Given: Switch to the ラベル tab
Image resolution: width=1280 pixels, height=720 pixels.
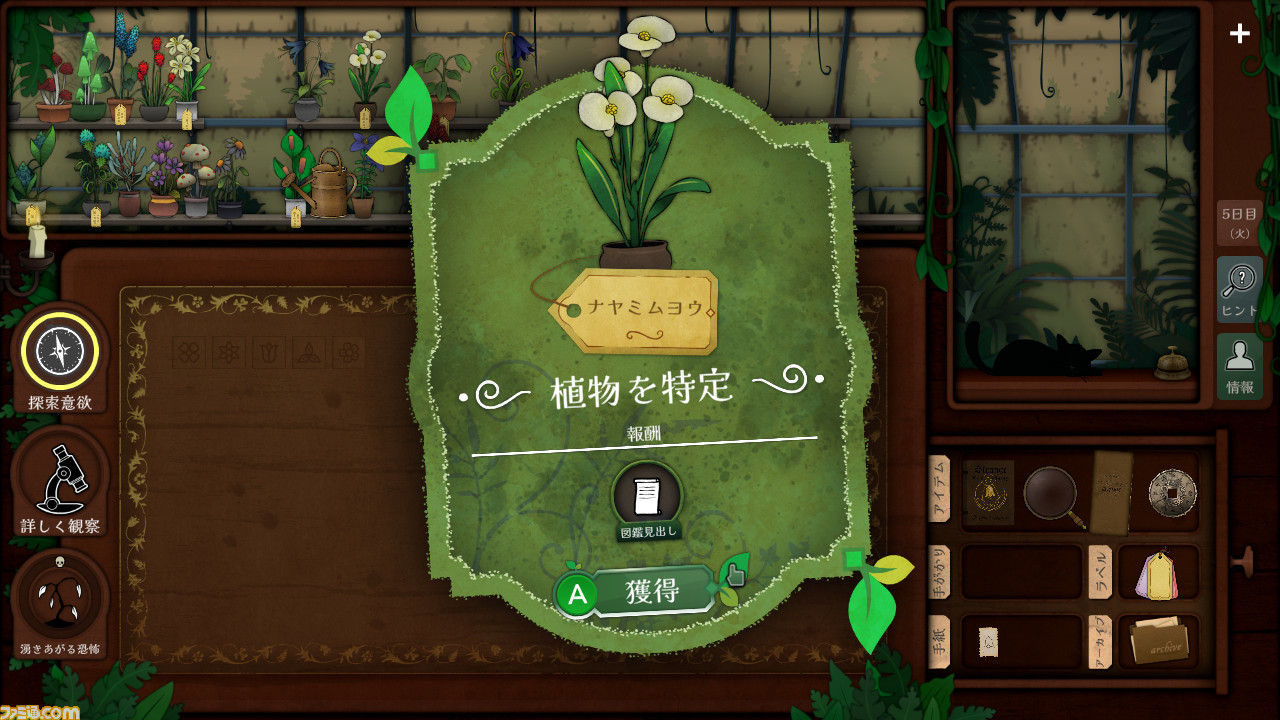Looking at the screenshot, I should pos(1101,572).
